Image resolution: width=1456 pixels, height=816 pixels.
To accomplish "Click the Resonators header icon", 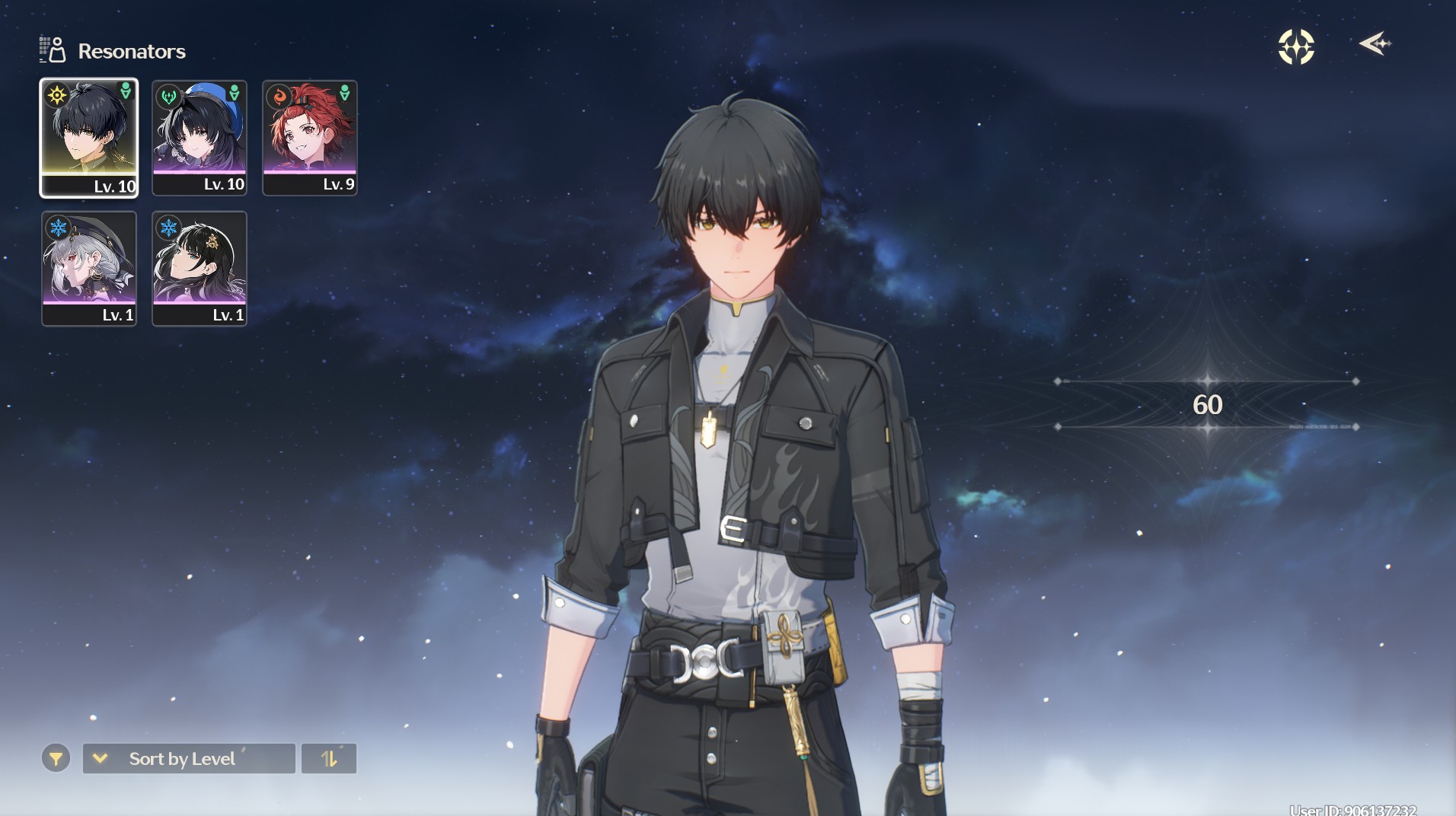I will pyautogui.click(x=53, y=50).
